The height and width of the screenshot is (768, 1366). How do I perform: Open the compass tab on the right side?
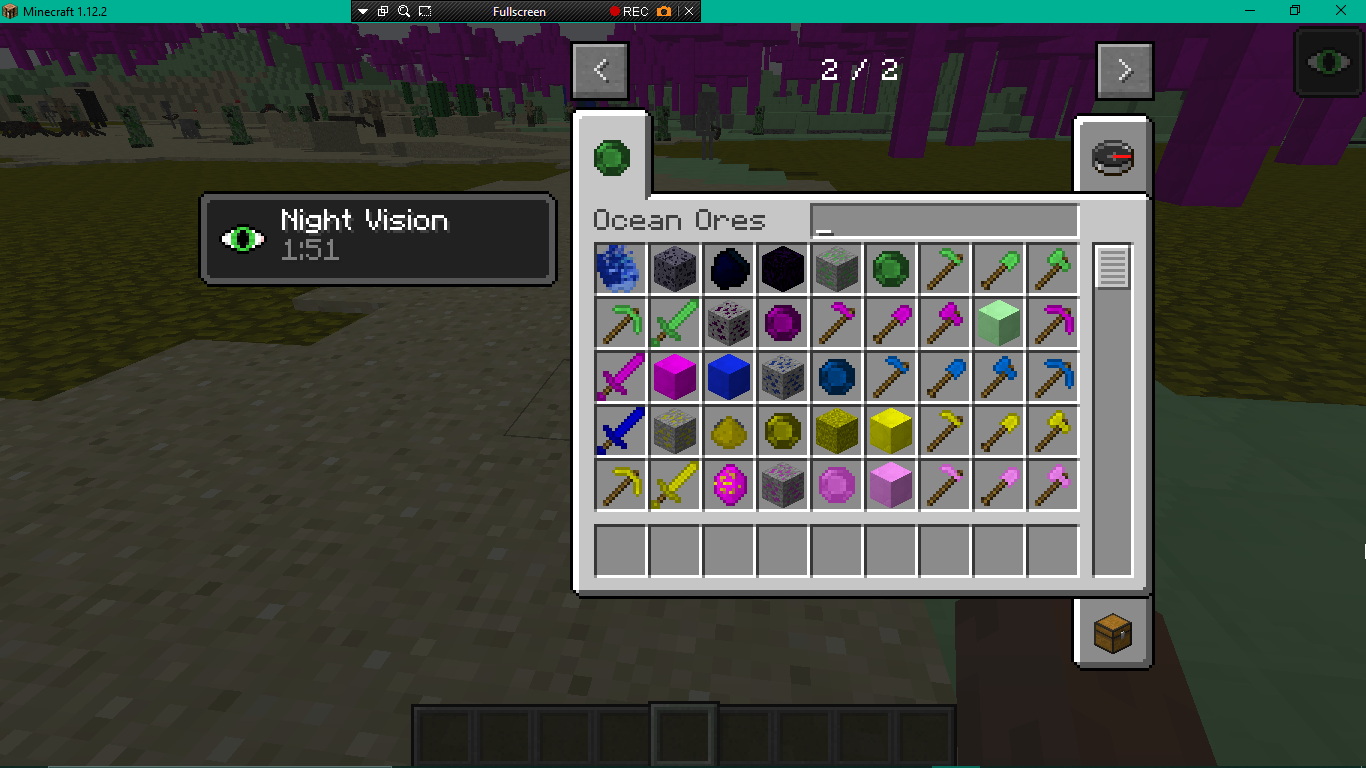click(1113, 157)
